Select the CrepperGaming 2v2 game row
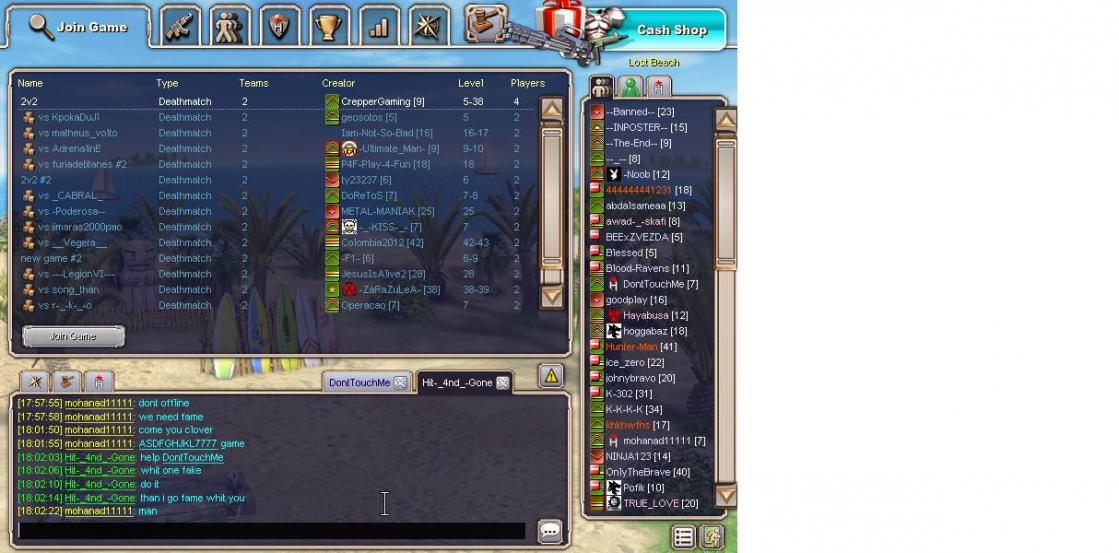Screen dimensions: 1119x553 pos(280,101)
